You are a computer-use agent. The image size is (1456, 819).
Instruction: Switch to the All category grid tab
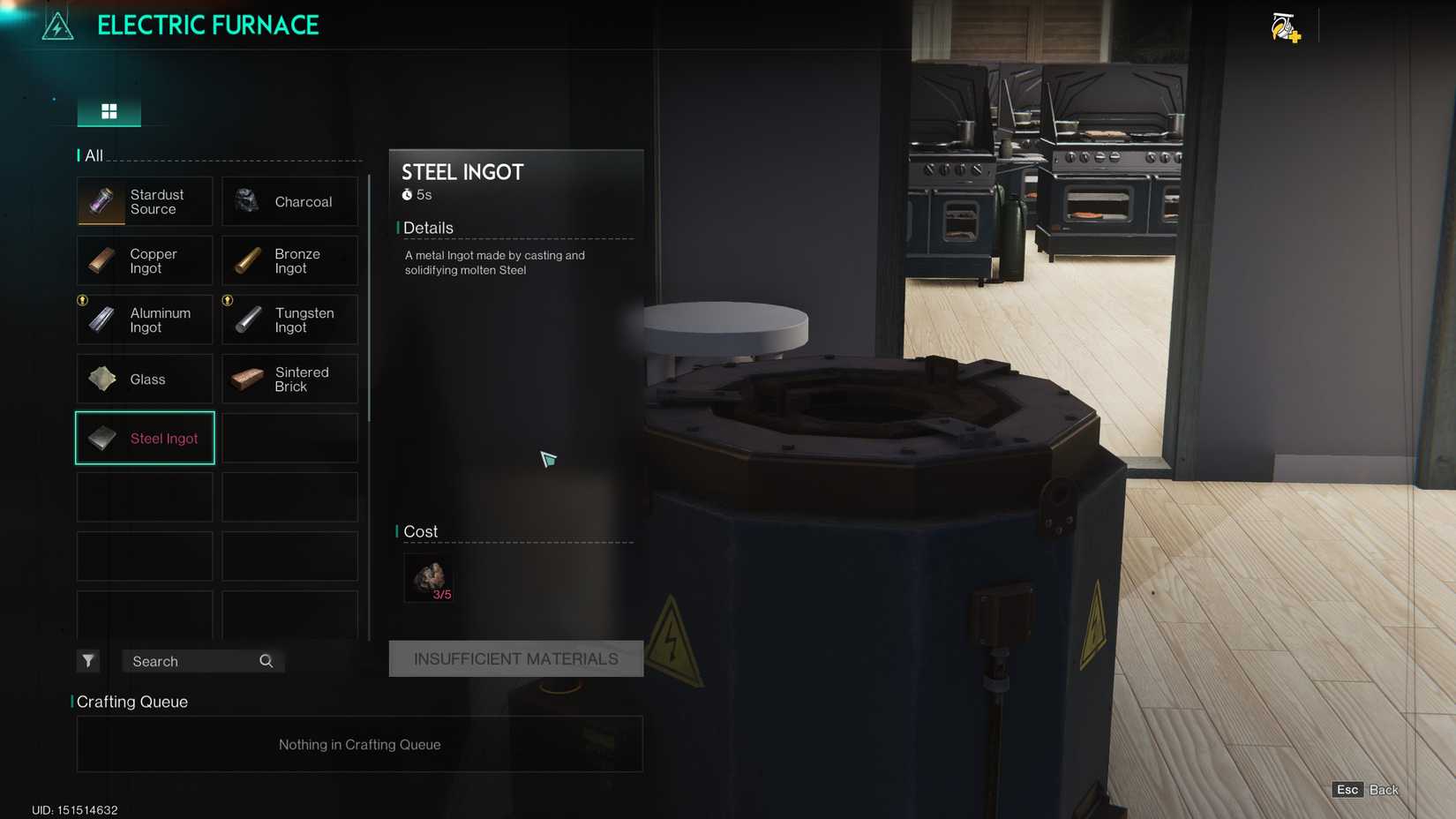point(109,111)
